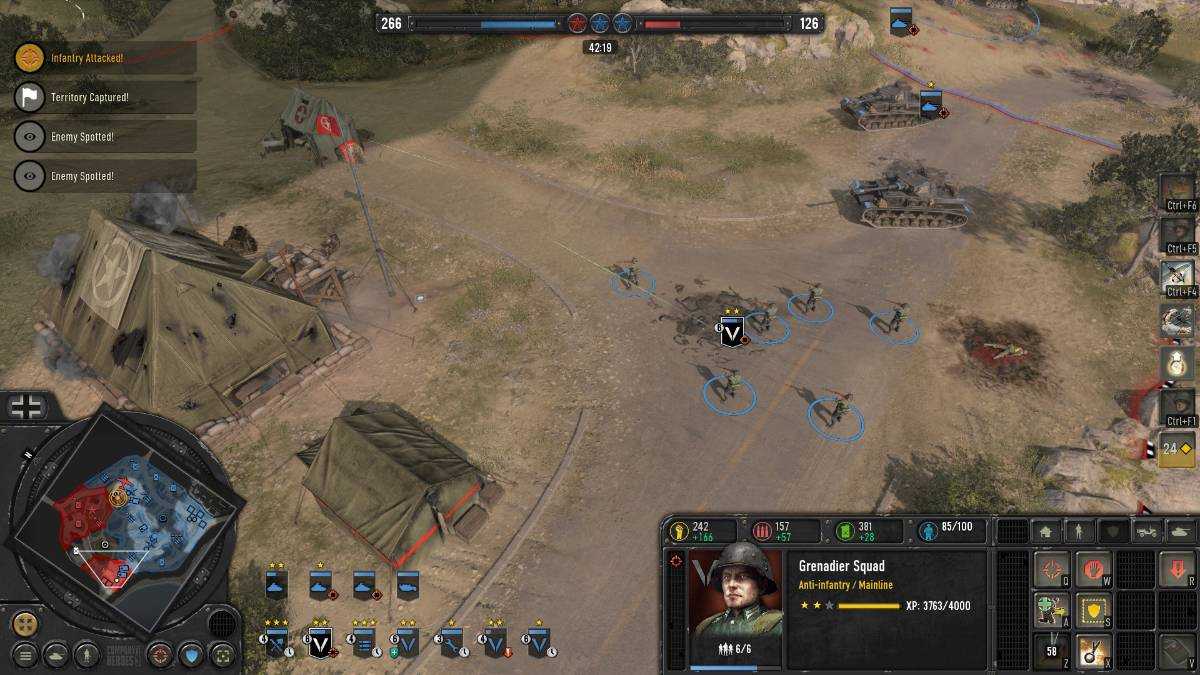Activate the yellow shield ability
The width and height of the screenshot is (1200, 675).
pyautogui.click(x=1094, y=611)
